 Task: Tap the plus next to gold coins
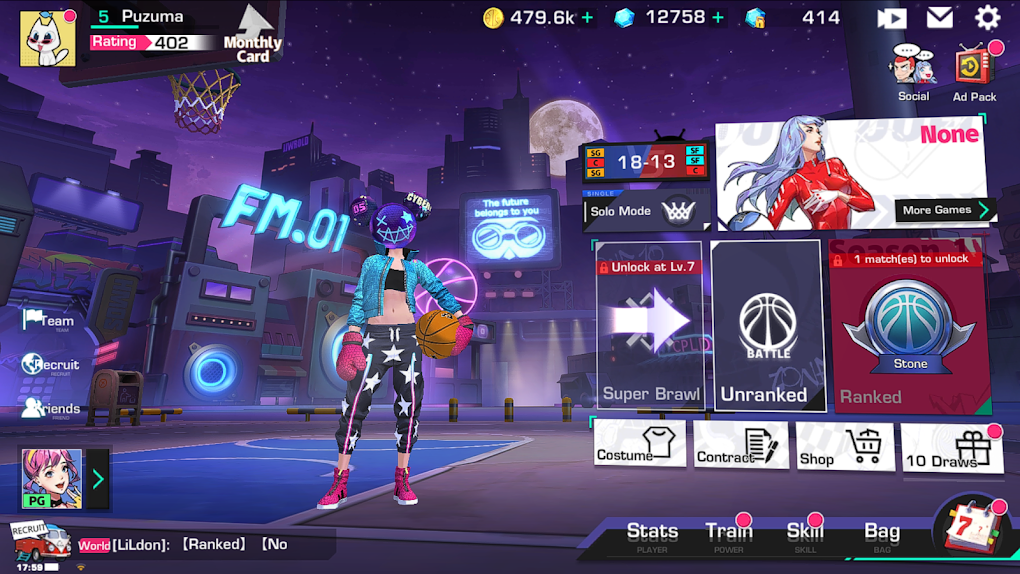(x=588, y=17)
